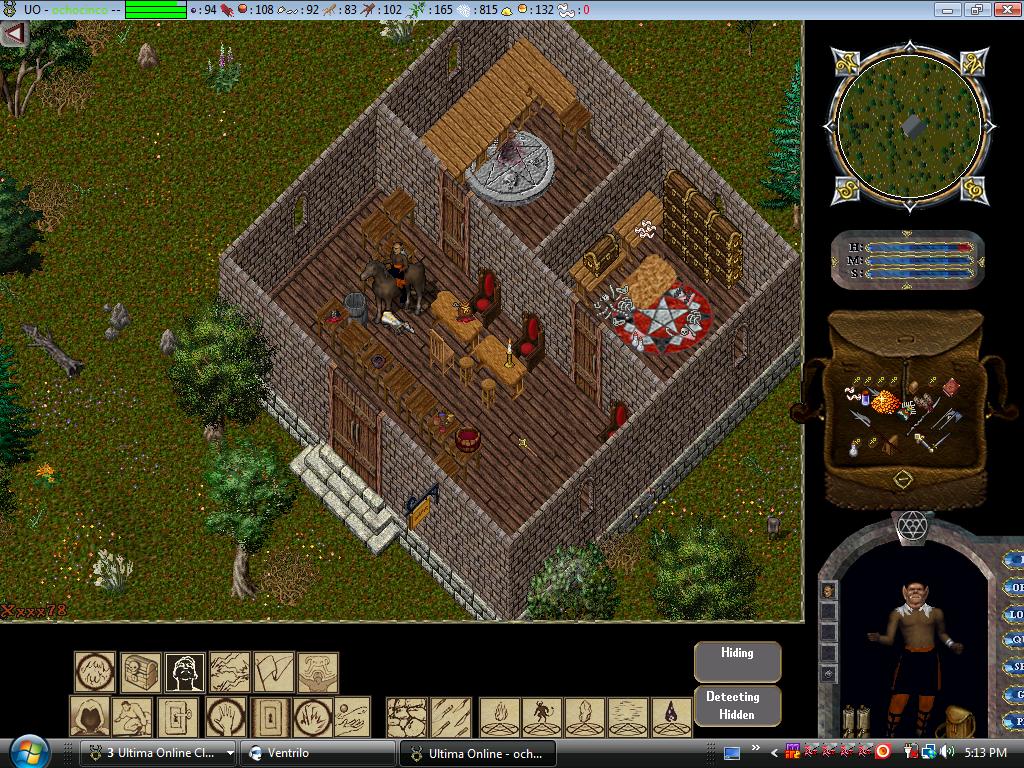
Task: Select the head equipment slot on the paperdoll
Action: (x=828, y=591)
